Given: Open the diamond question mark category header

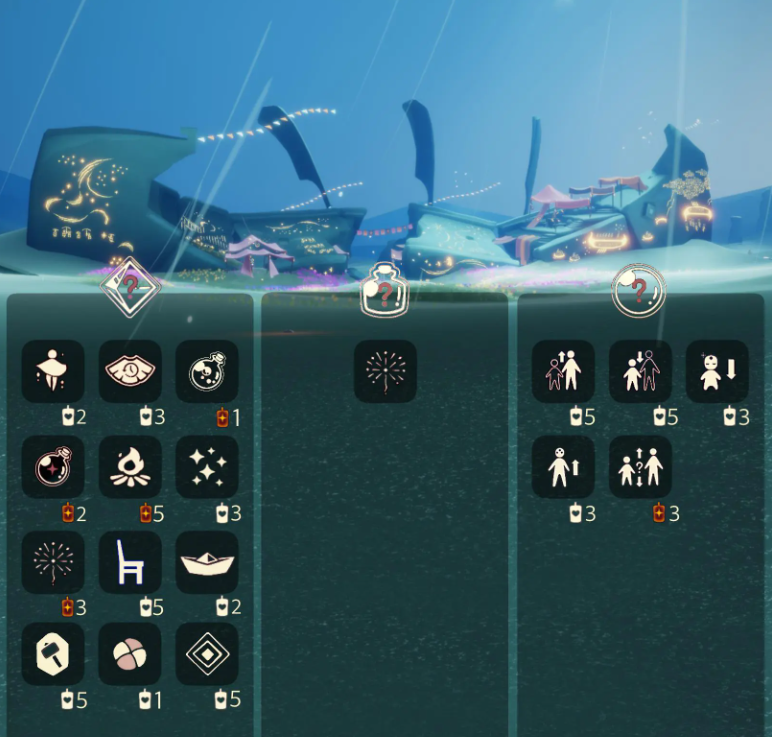Looking at the screenshot, I should [x=131, y=288].
